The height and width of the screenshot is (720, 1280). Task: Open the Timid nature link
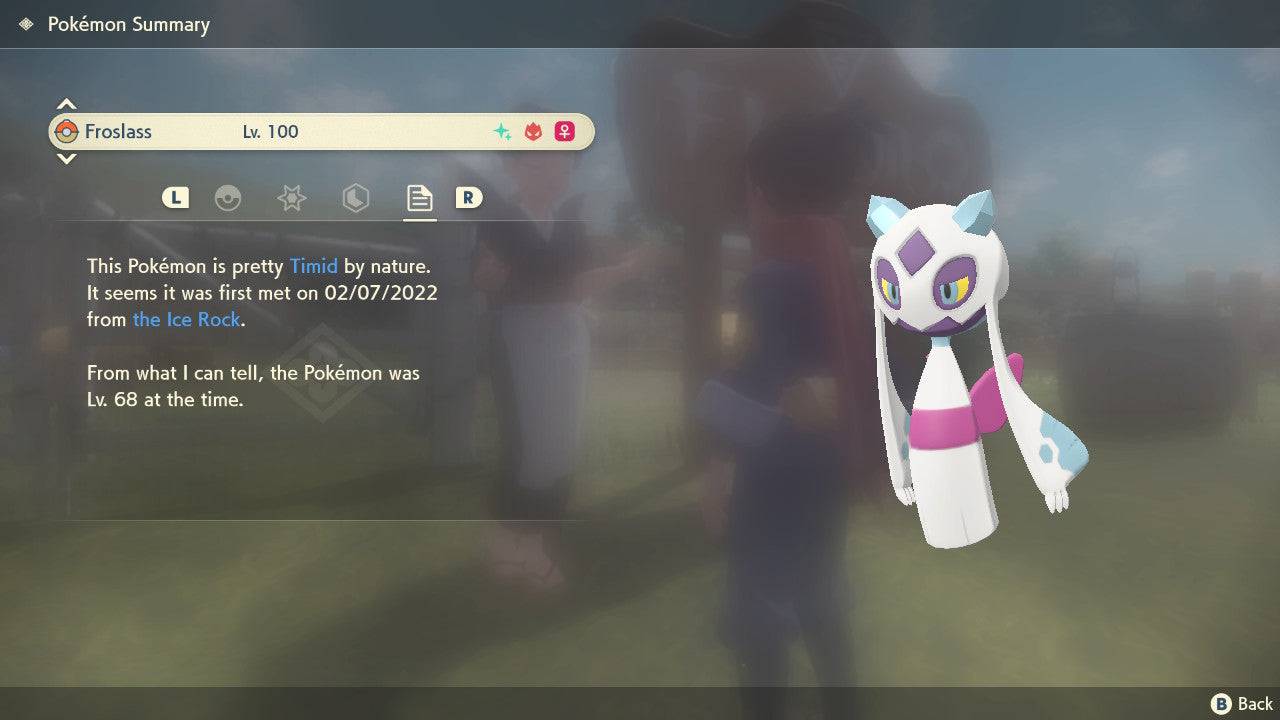point(314,266)
